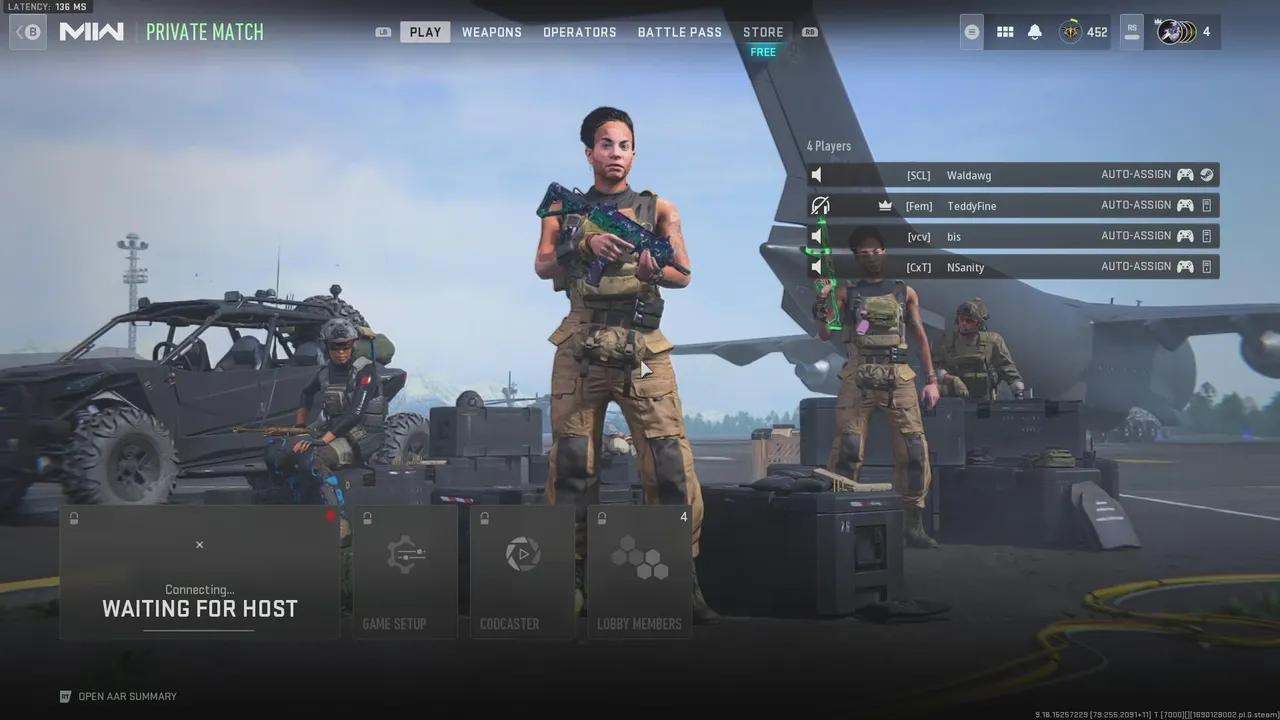This screenshot has height=720, width=1280.
Task: Click Waldawg's Steam platform icon
Action: click(x=1204, y=174)
